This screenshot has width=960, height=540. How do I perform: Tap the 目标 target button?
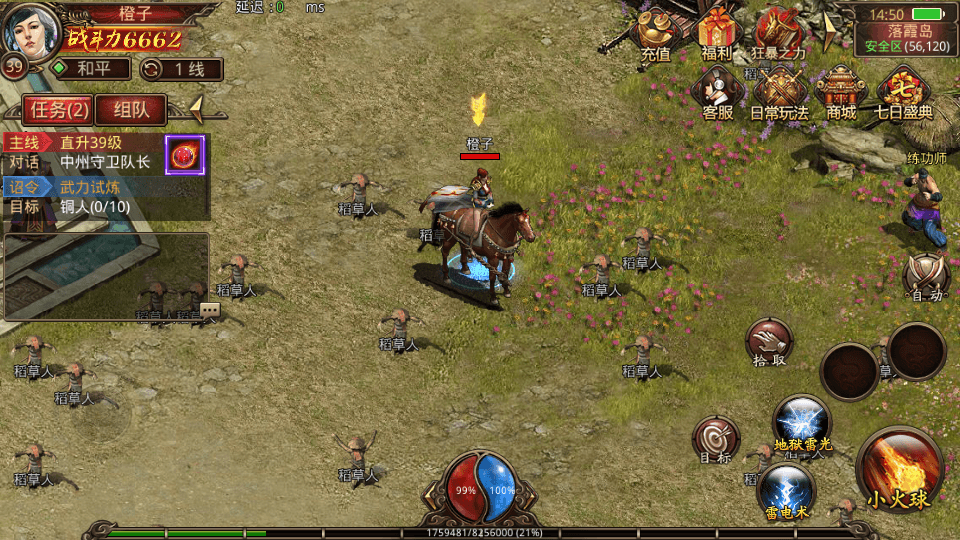(x=716, y=441)
